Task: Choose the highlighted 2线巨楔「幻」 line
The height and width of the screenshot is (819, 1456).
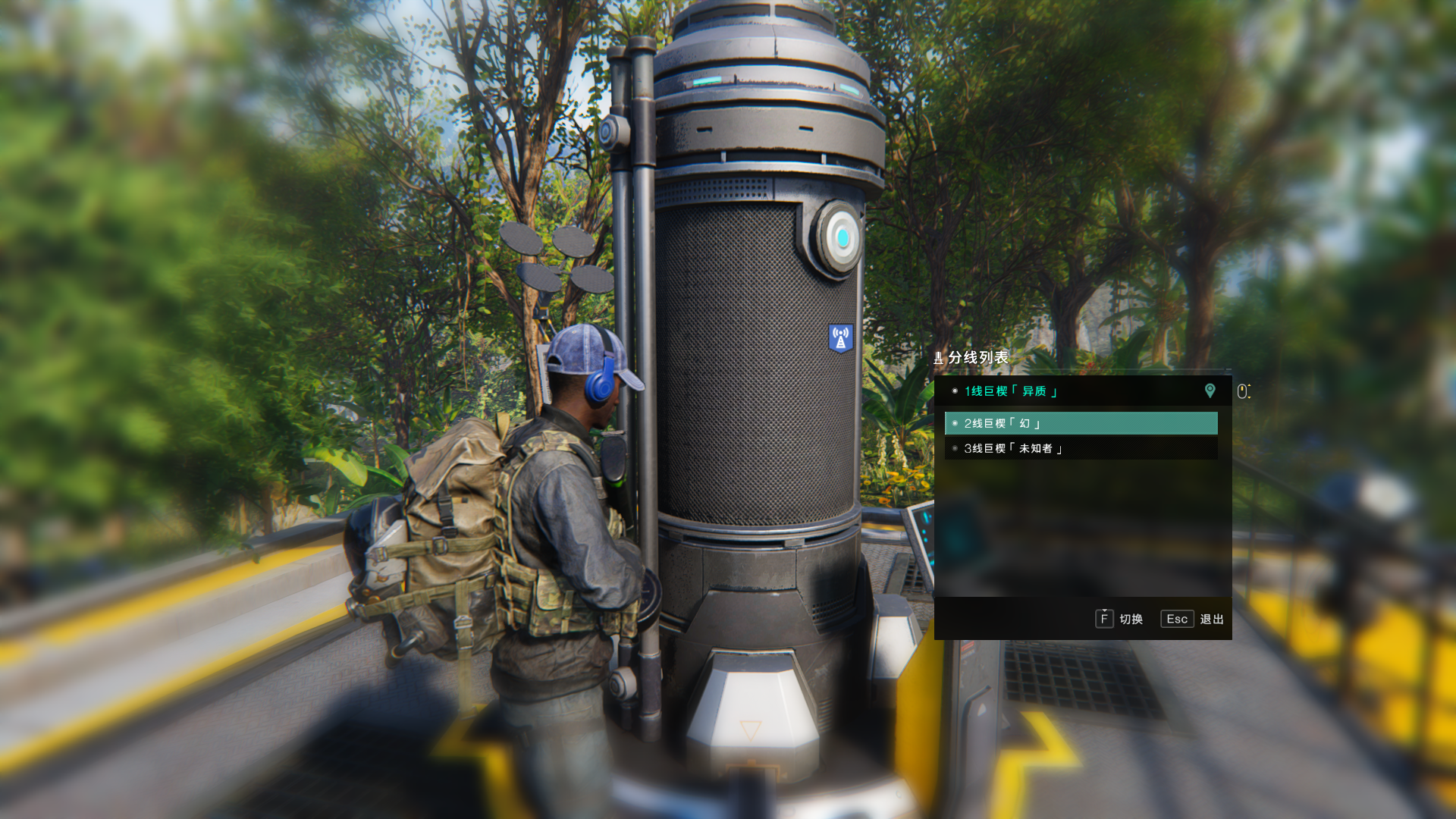Action: [1080, 423]
